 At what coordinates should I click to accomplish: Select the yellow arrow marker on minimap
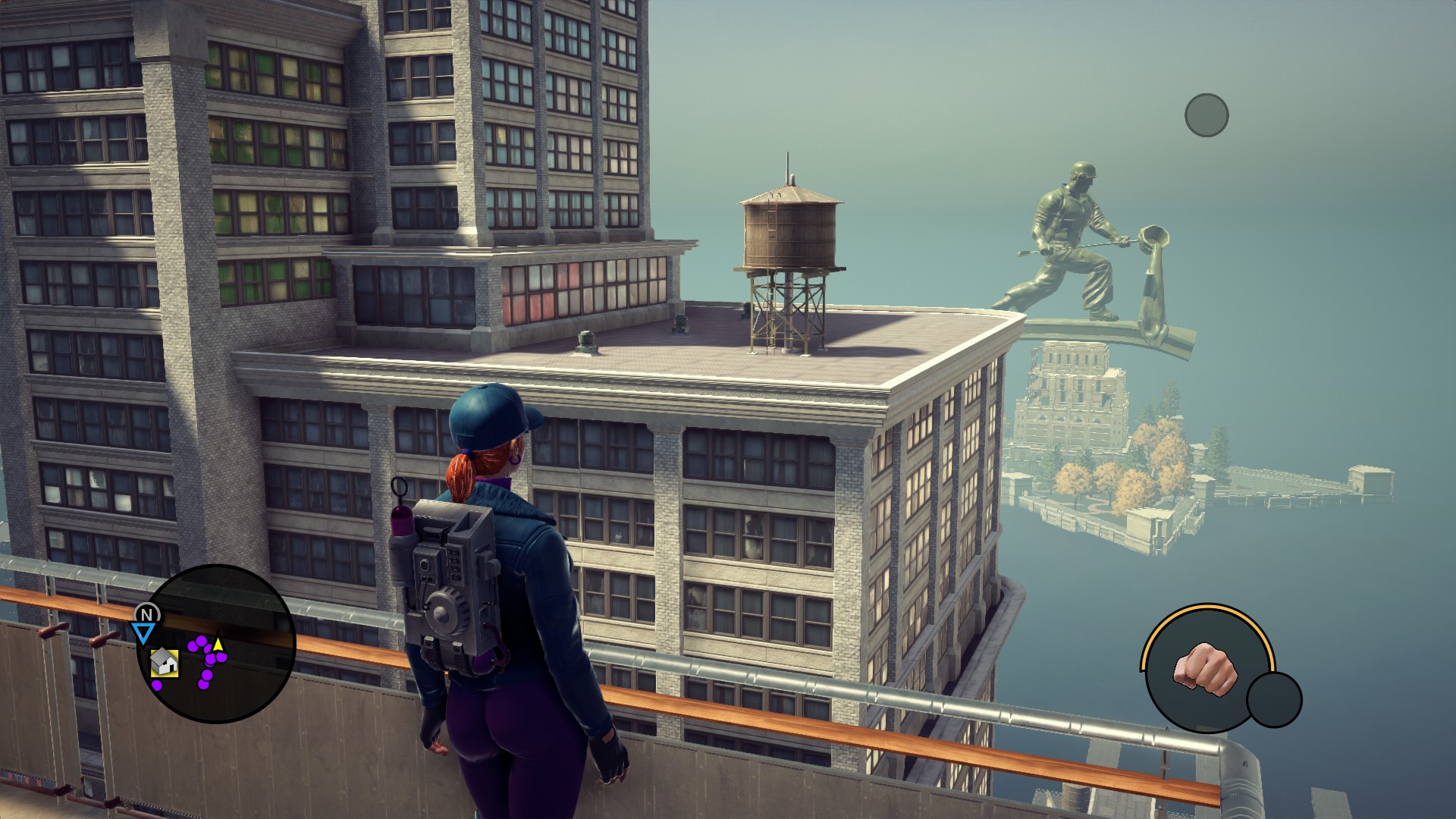218,645
